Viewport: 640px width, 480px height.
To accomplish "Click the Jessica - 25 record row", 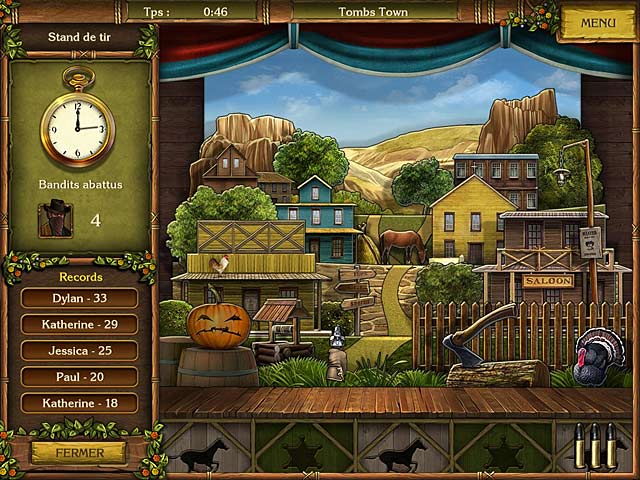I will coord(80,350).
